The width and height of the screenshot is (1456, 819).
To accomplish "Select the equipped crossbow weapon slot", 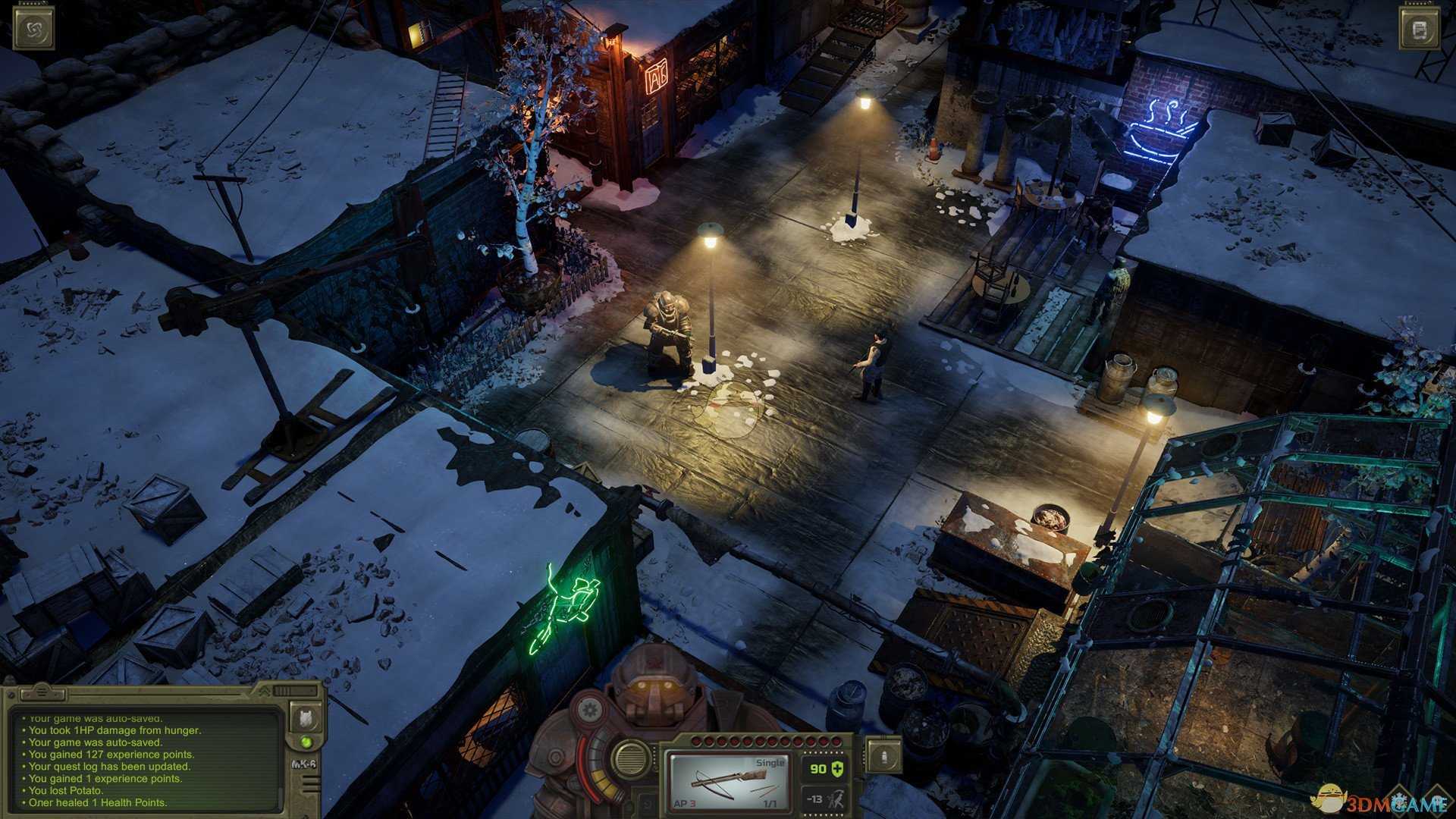I will (728, 780).
